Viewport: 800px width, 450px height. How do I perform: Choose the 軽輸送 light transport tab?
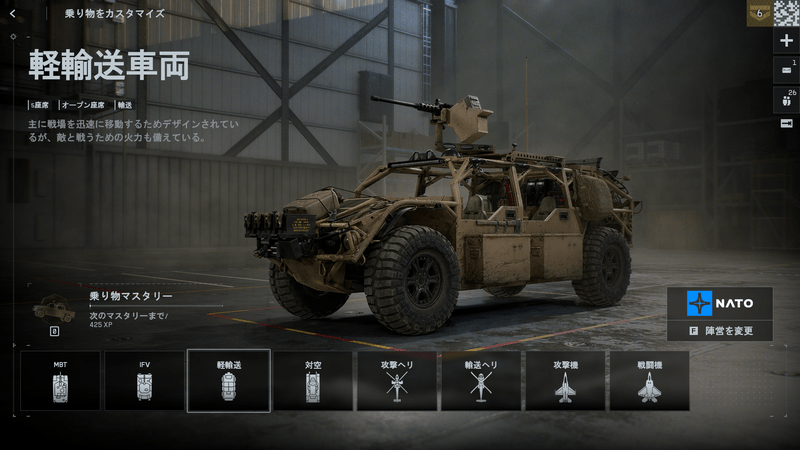(228, 380)
